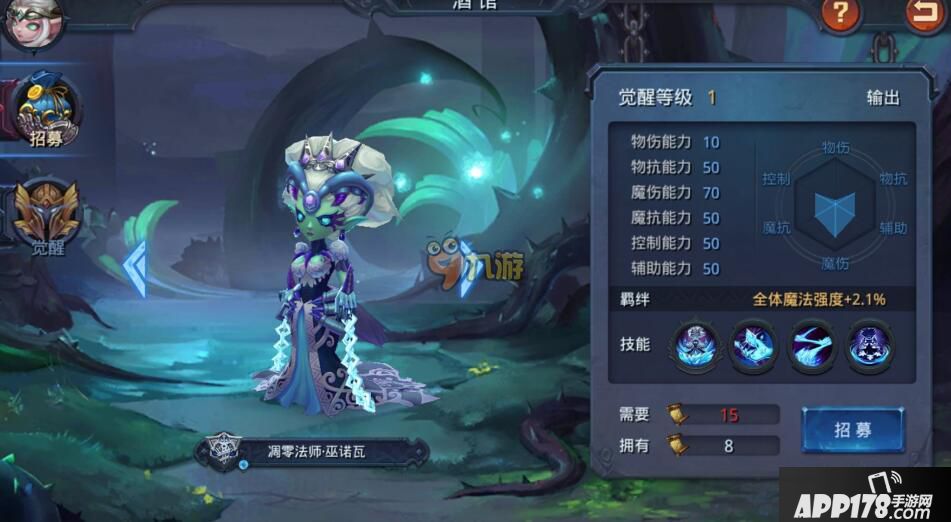Click the hexagonal ability radar chart

coord(834,205)
